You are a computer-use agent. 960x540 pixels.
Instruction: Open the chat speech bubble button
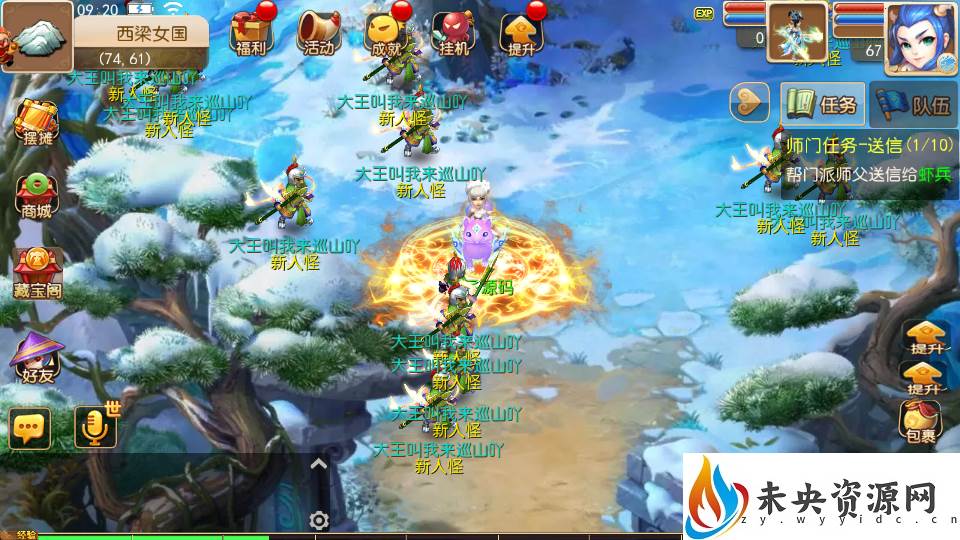[x=30, y=428]
